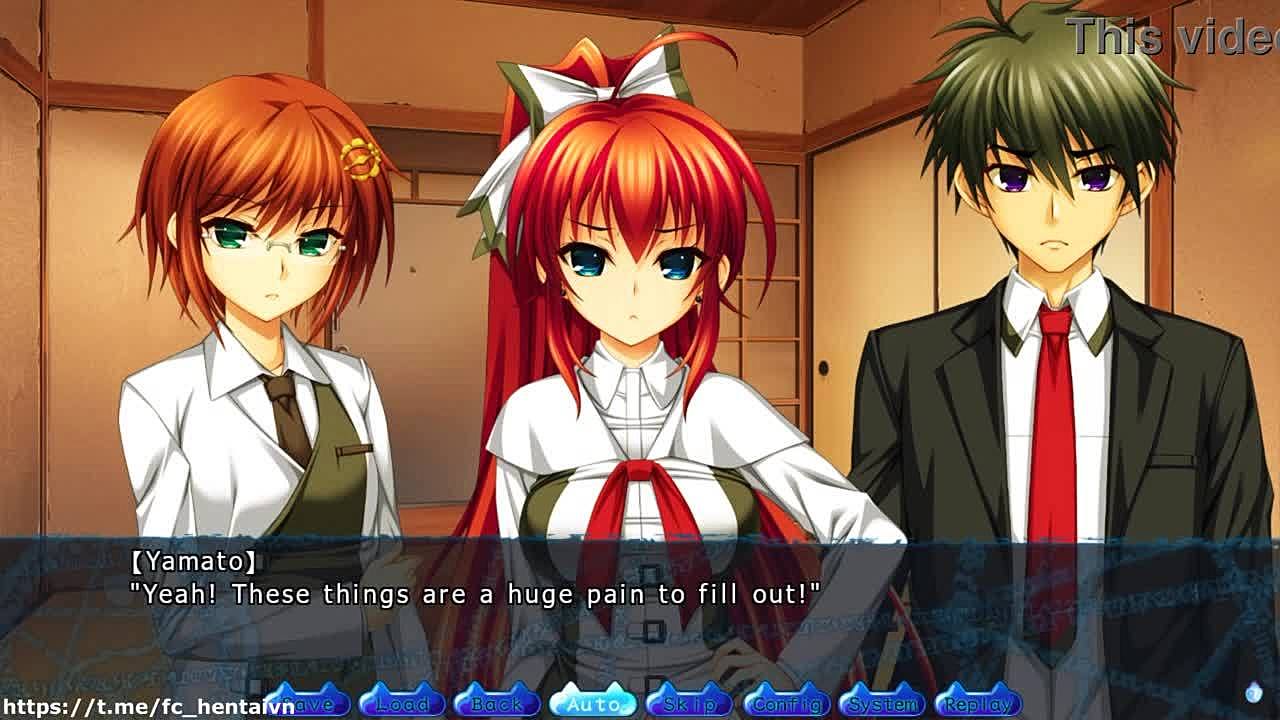The height and width of the screenshot is (720, 1280).
Task: Go back with the Back button
Action: (x=497, y=703)
